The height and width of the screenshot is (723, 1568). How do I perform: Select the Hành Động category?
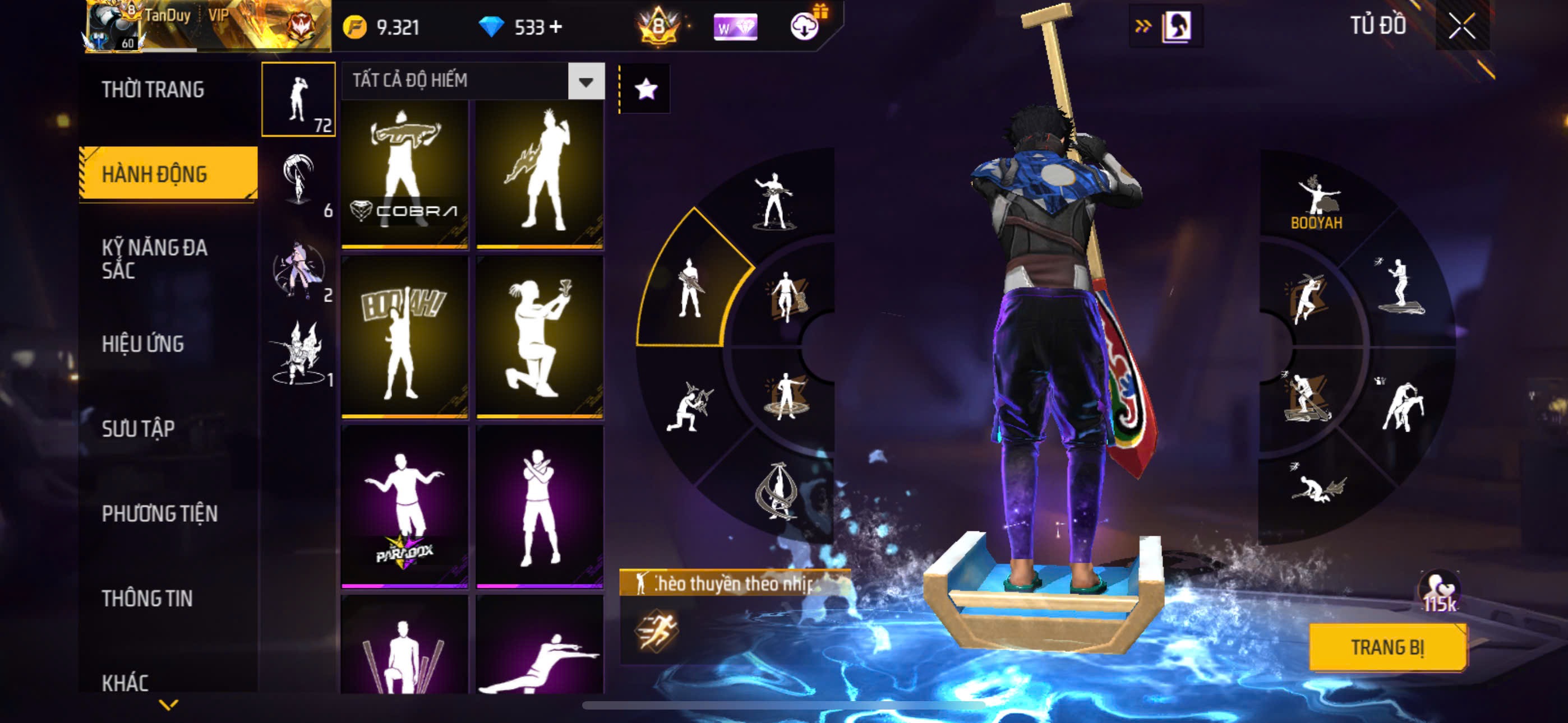click(155, 174)
